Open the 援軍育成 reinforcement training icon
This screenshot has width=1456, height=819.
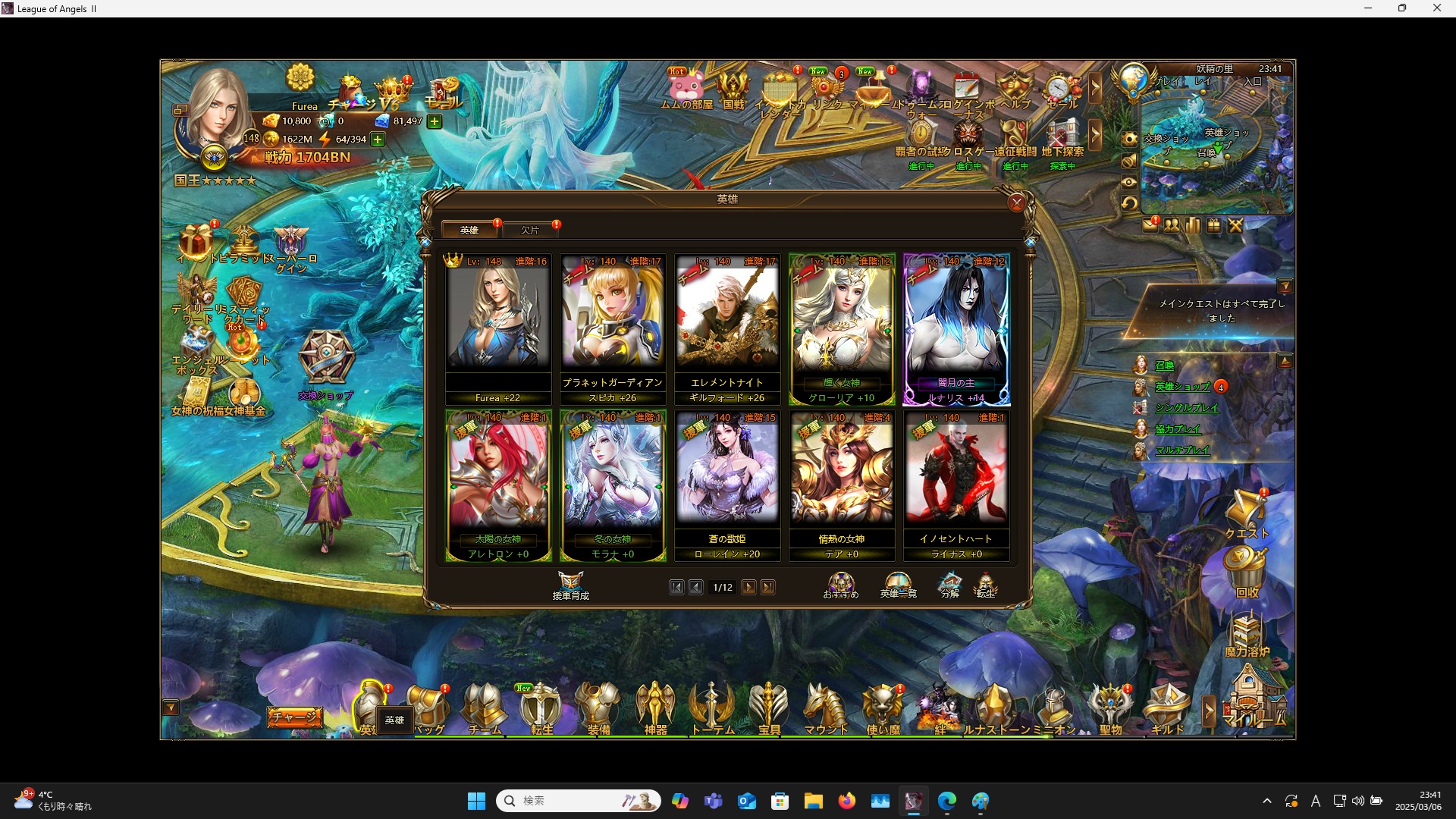coord(573,584)
